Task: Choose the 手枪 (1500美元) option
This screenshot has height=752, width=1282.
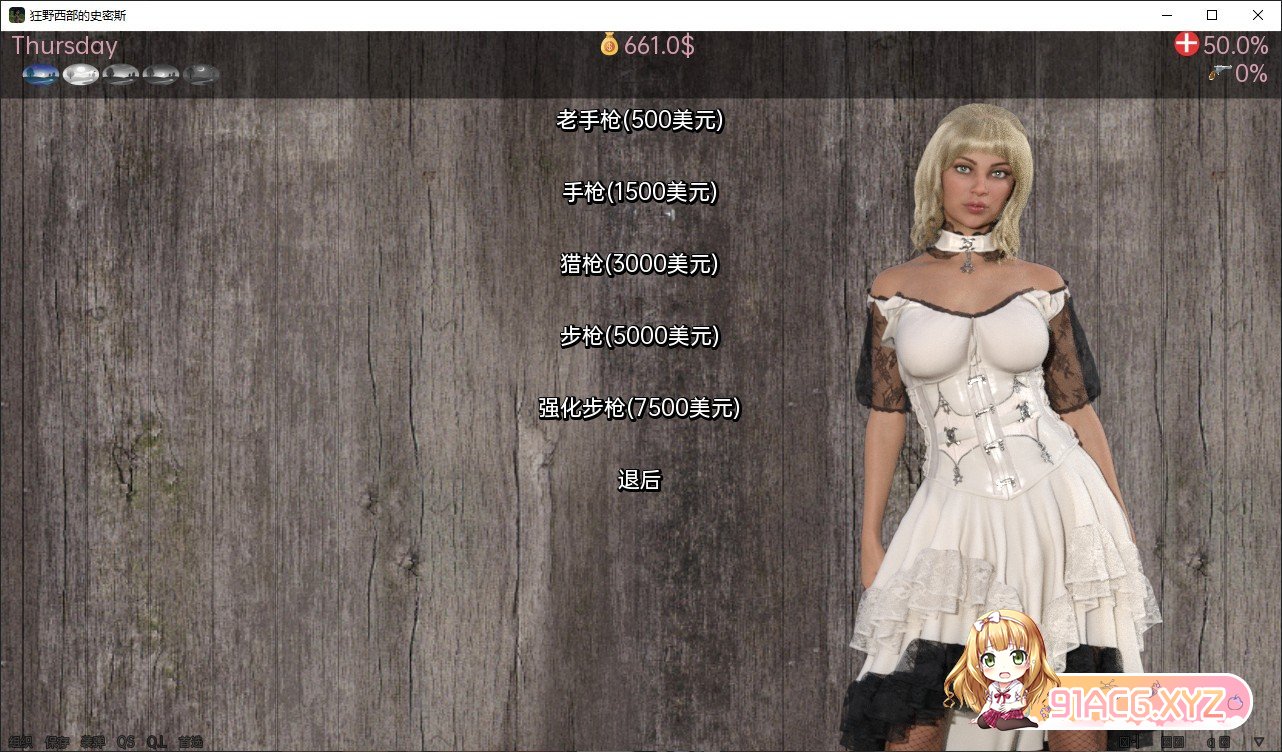Action: click(639, 193)
